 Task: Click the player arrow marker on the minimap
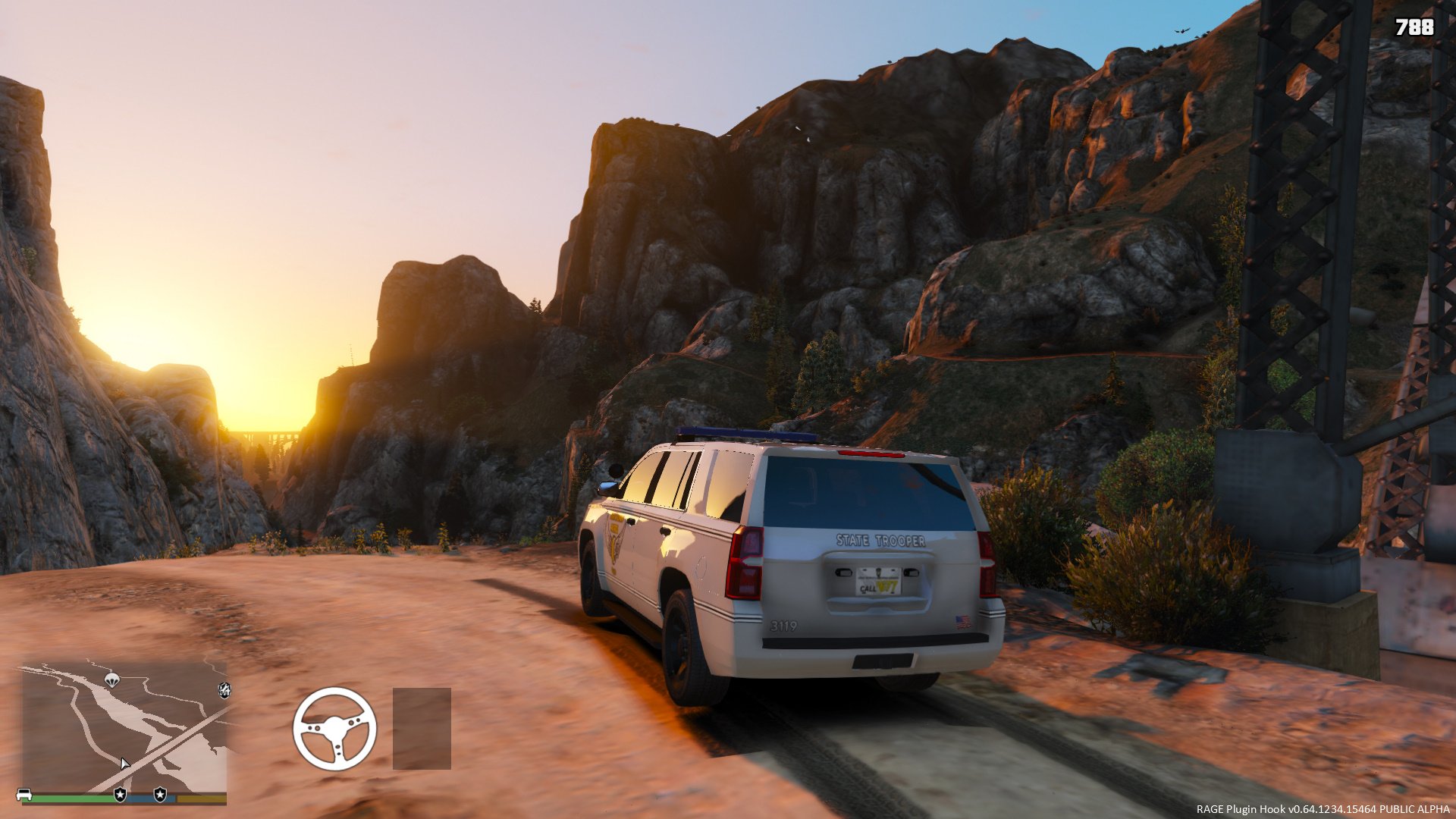coord(125,764)
